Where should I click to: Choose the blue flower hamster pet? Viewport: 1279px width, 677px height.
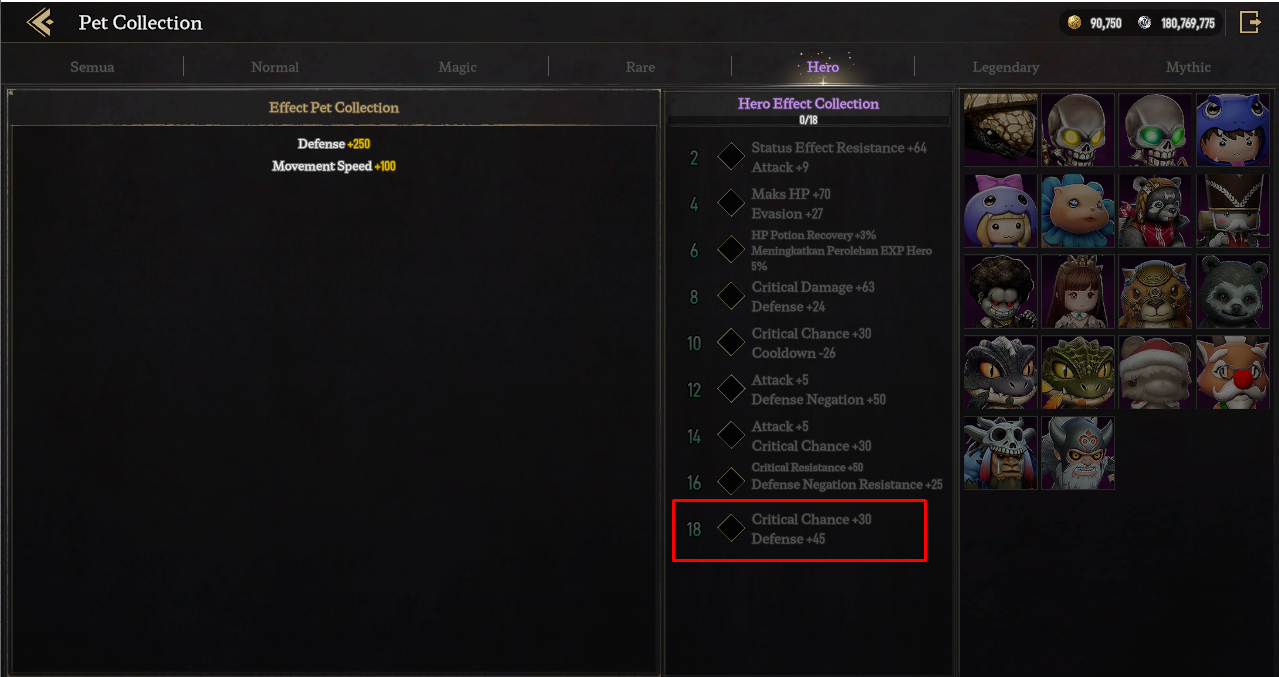click(x=1078, y=210)
